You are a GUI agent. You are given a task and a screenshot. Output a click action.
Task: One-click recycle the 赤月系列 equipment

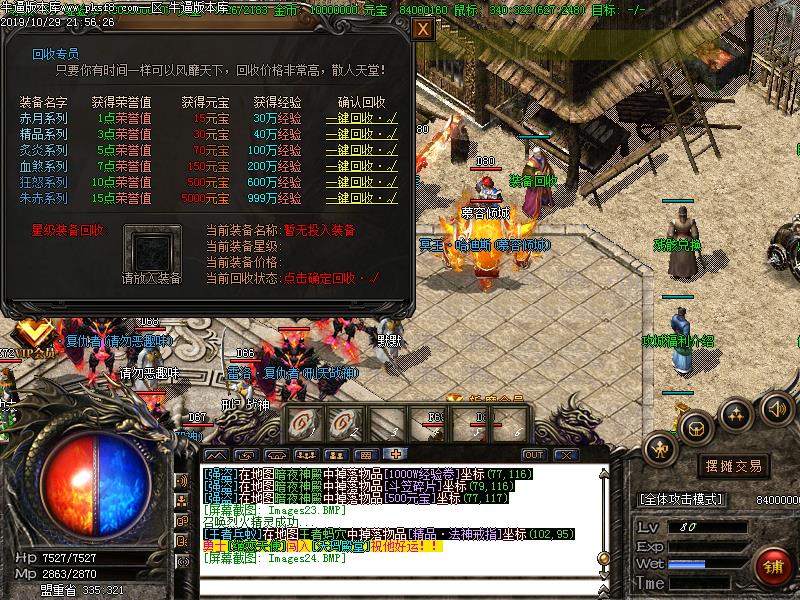pos(361,118)
